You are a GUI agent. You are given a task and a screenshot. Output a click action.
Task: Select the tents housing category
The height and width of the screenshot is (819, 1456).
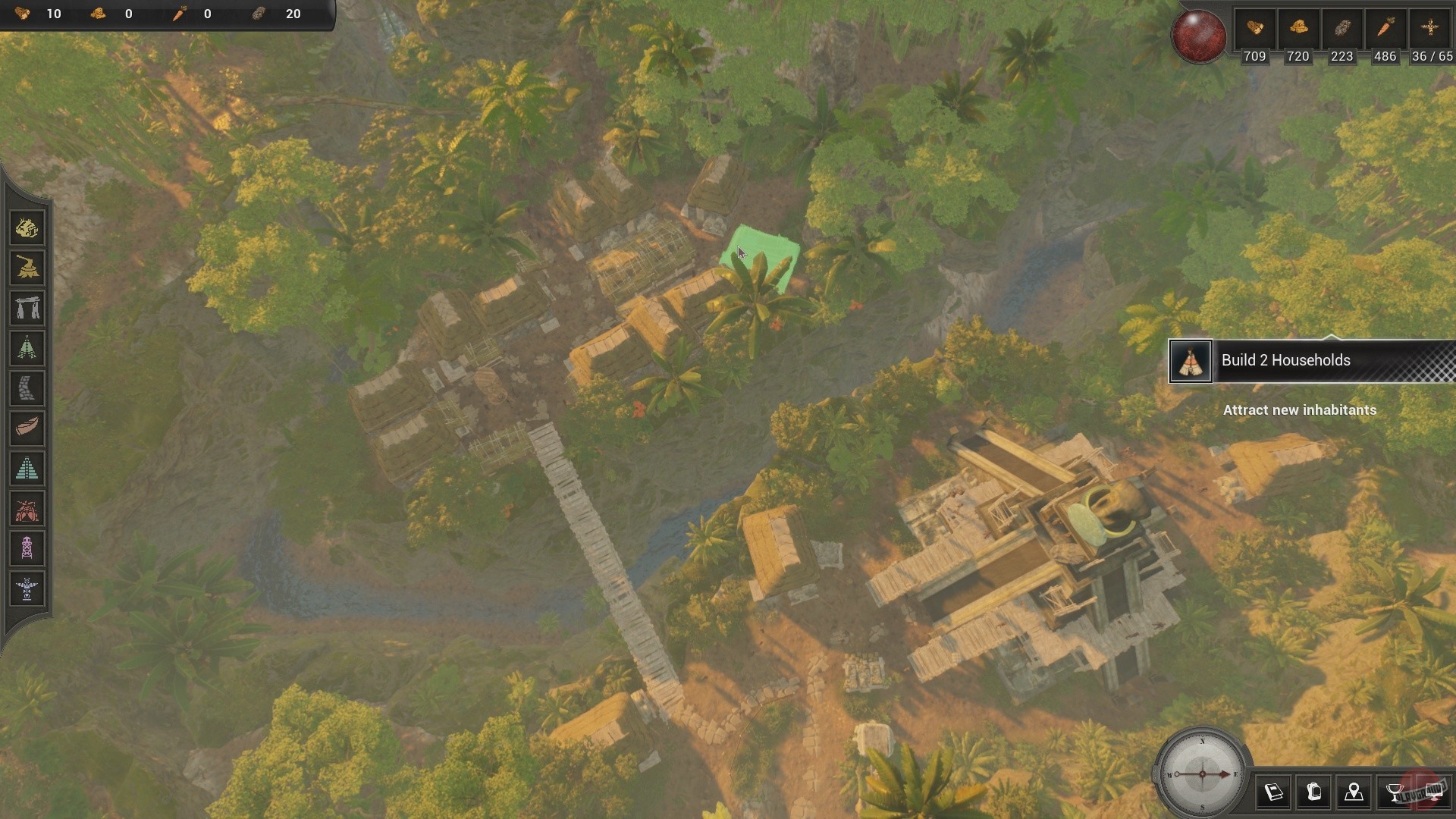click(x=27, y=349)
